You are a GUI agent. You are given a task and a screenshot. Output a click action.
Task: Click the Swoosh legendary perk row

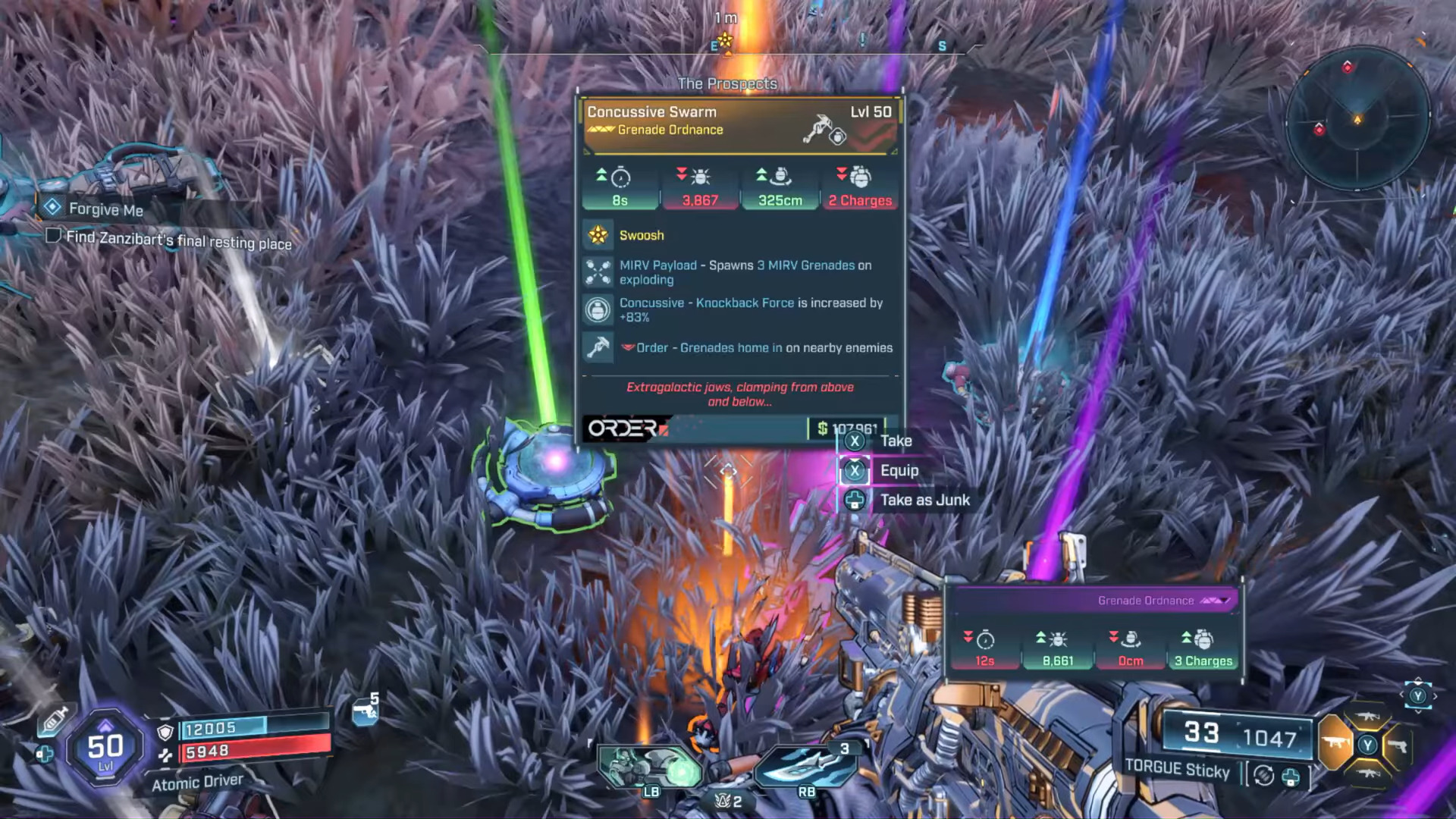click(739, 235)
